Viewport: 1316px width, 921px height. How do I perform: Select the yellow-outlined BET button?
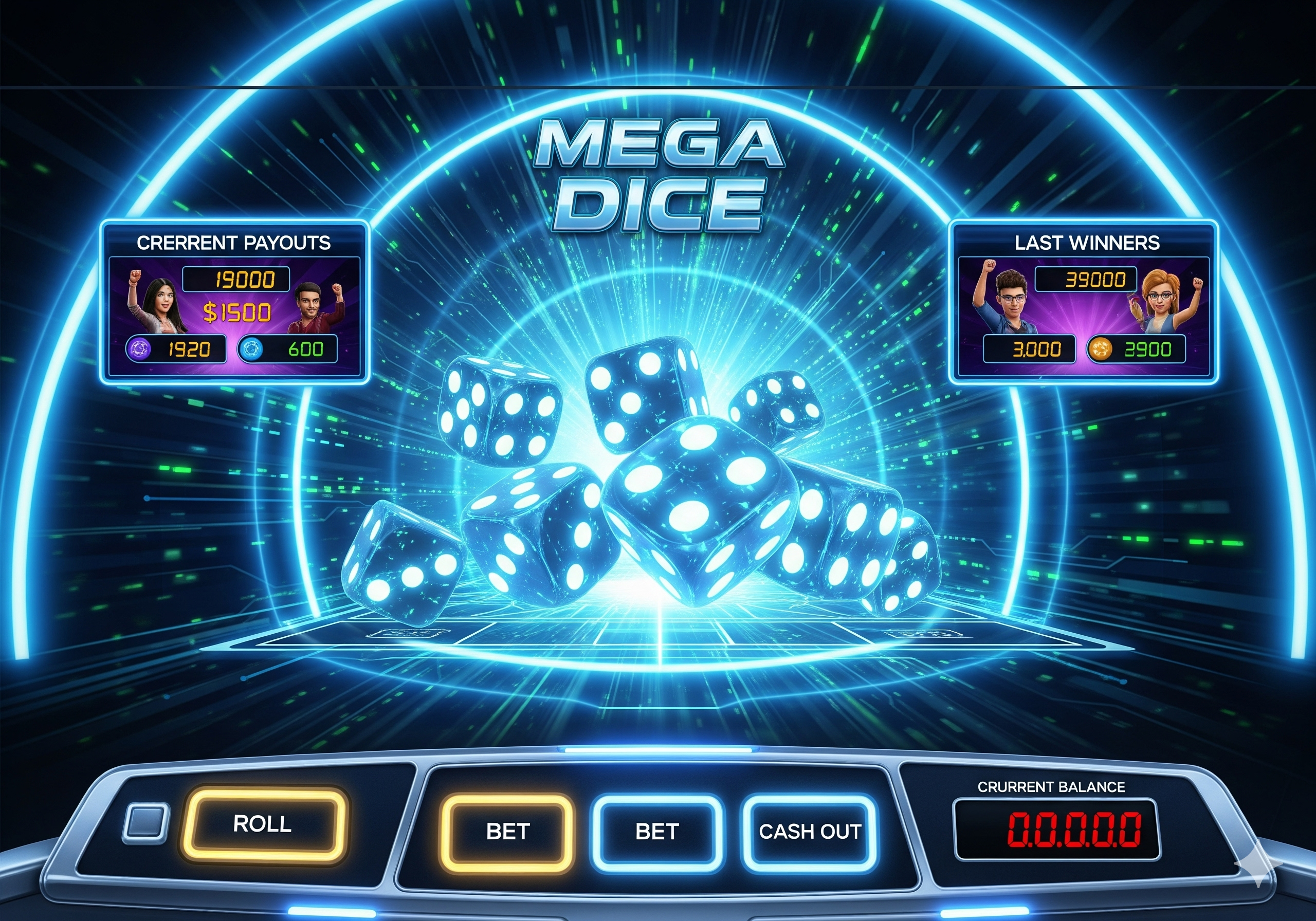click(507, 831)
